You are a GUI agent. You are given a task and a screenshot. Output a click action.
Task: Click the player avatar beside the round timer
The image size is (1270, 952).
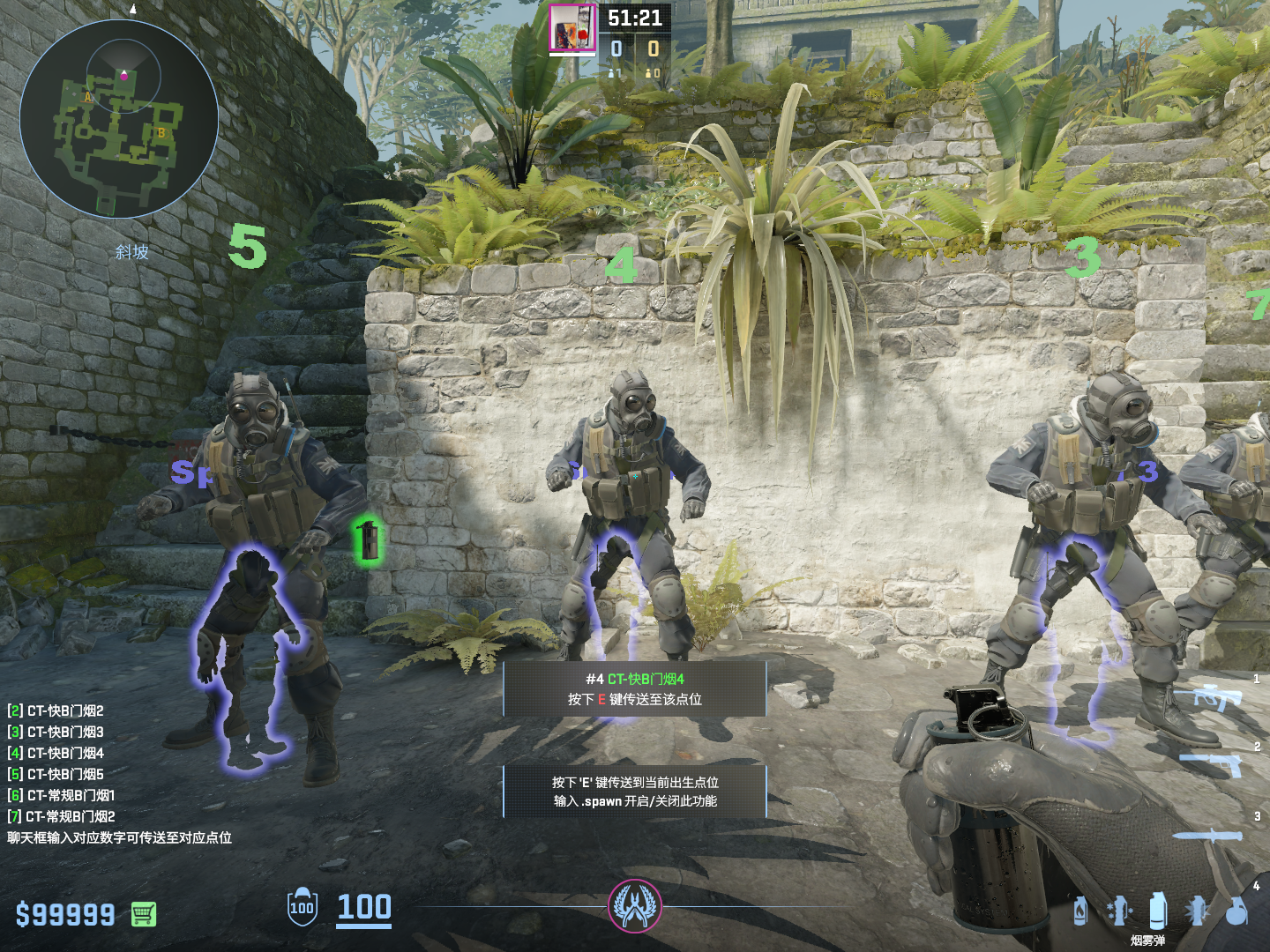tap(572, 28)
